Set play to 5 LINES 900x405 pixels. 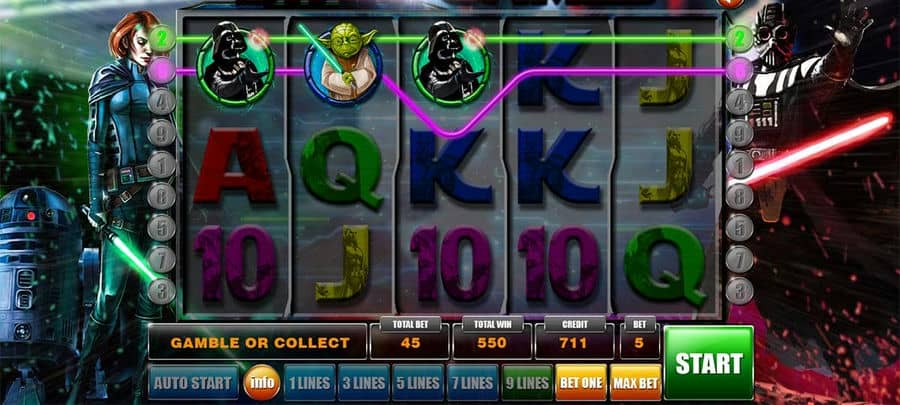tap(416, 382)
